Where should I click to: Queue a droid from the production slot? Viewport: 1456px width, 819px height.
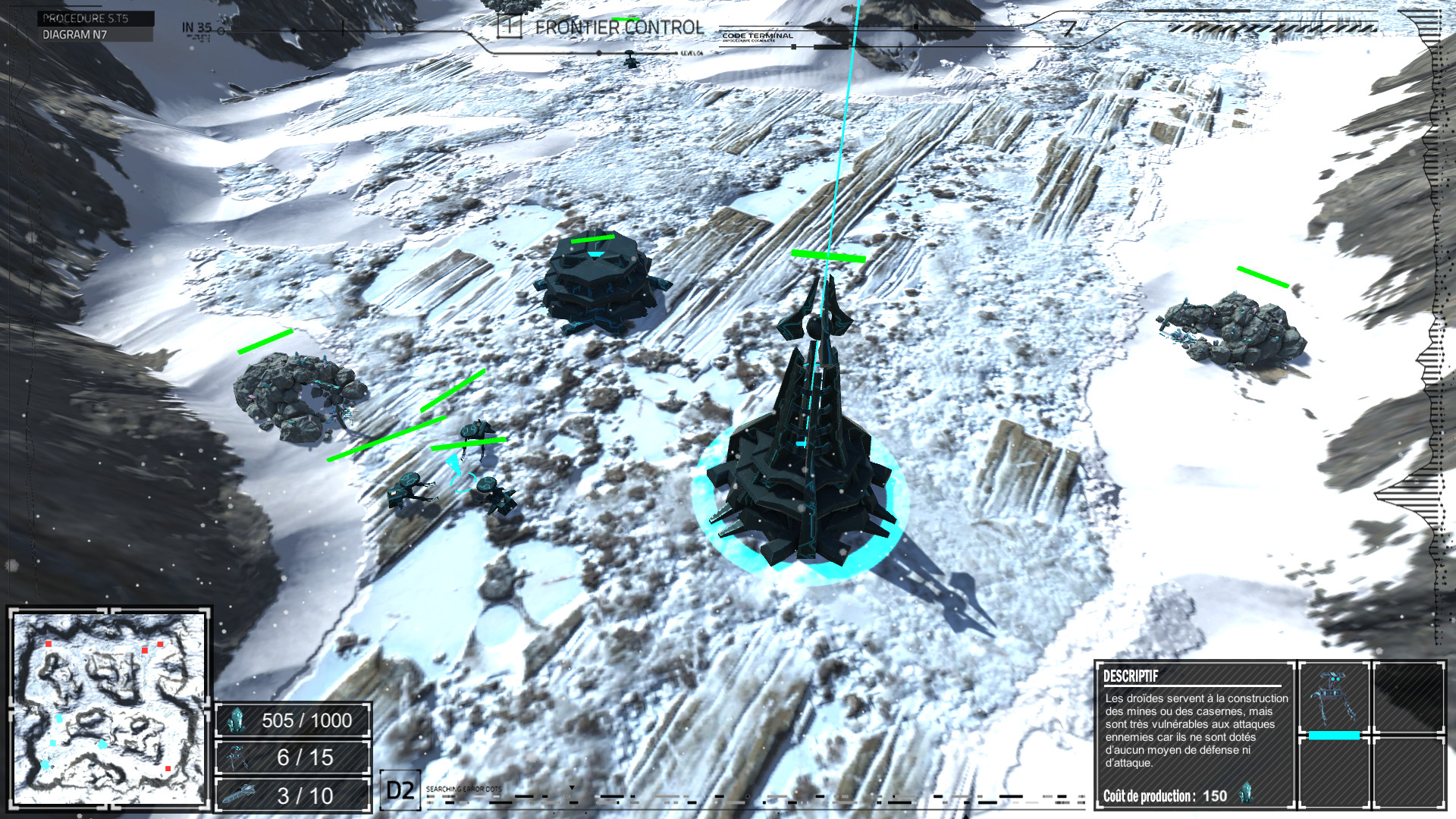[x=1333, y=698]
